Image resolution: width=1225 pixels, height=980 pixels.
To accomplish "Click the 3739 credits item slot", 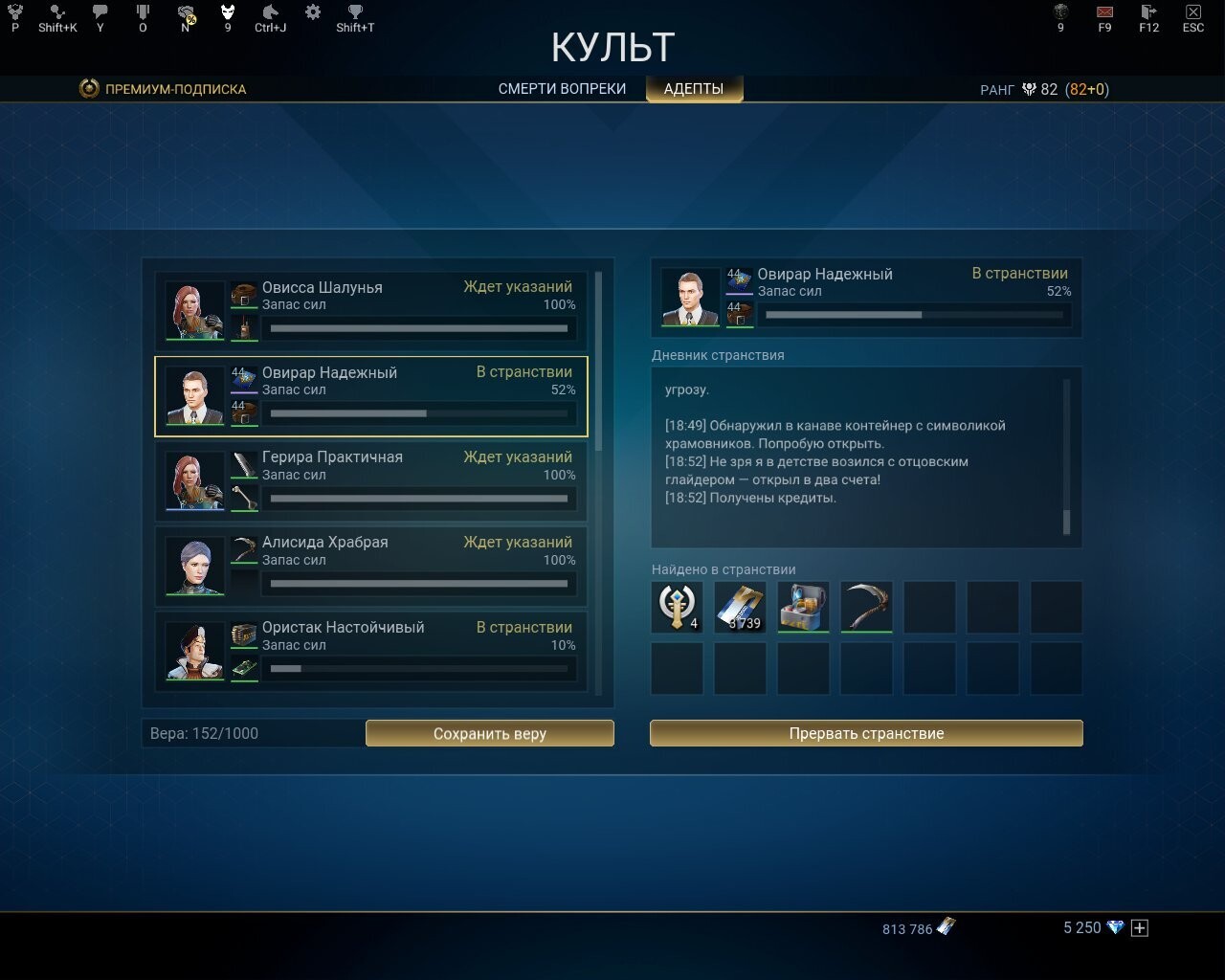I will 740,607.
